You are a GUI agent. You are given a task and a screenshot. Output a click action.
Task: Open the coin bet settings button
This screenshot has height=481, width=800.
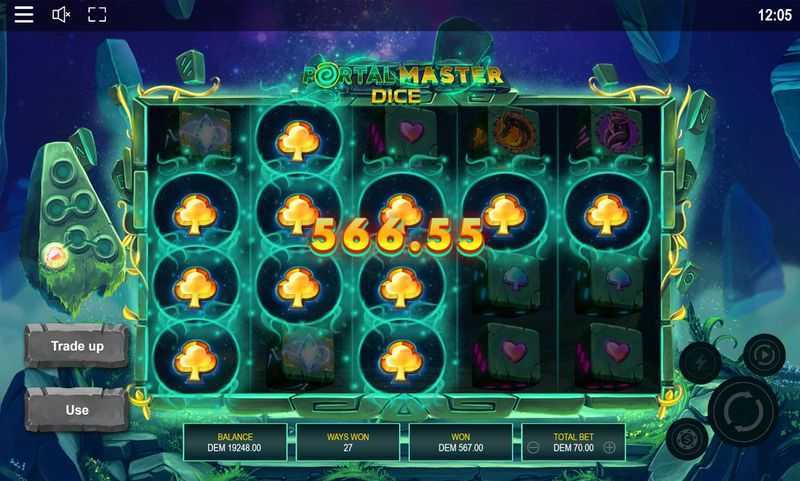686,438
